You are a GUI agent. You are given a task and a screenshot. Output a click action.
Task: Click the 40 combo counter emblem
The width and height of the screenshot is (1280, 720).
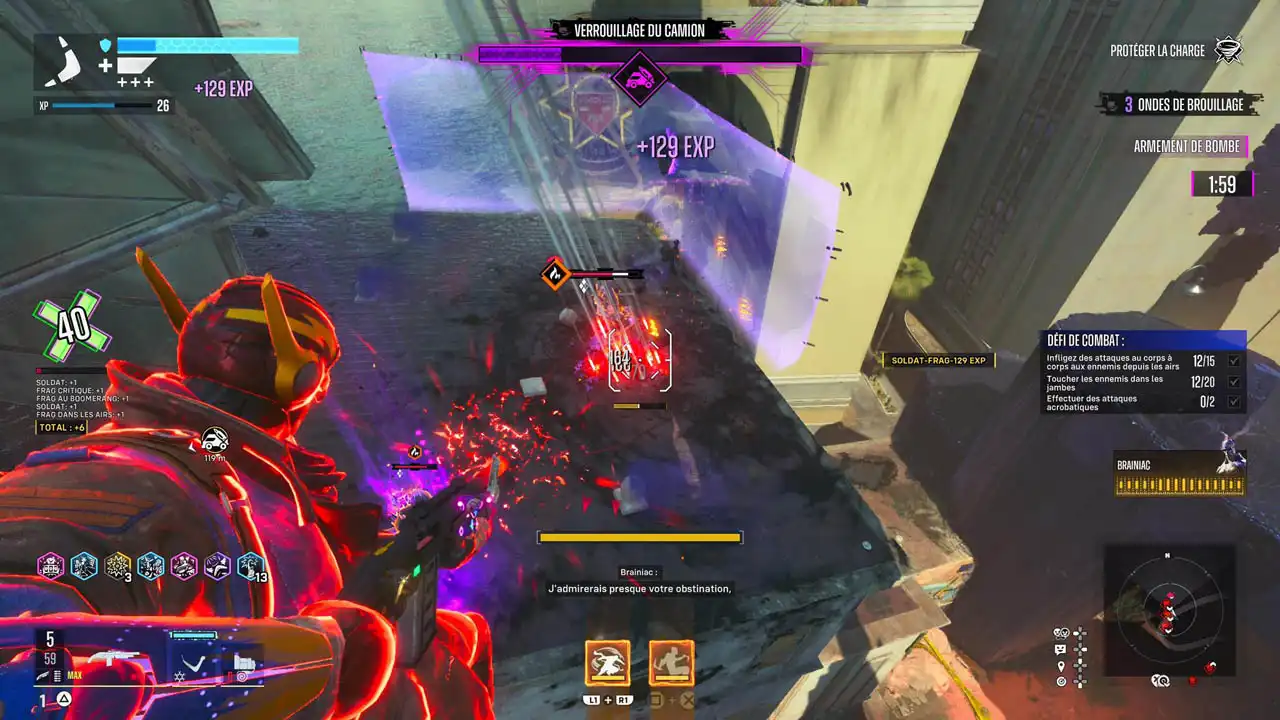[x=71, y=326]
